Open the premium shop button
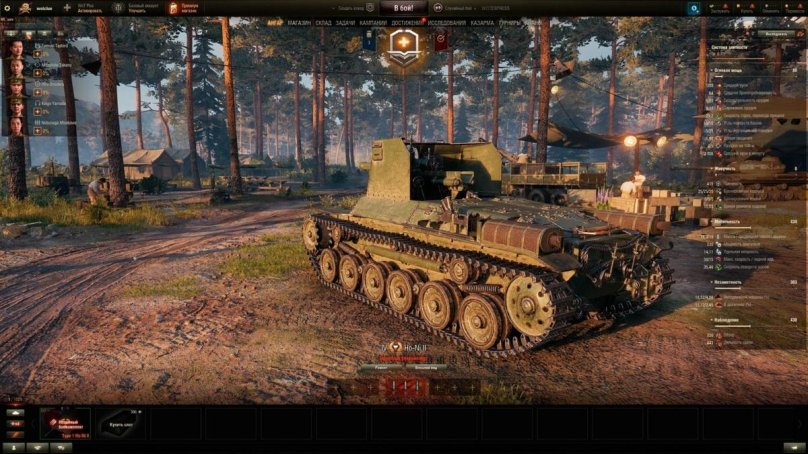The image size is (808, 454). pos(183,8)
